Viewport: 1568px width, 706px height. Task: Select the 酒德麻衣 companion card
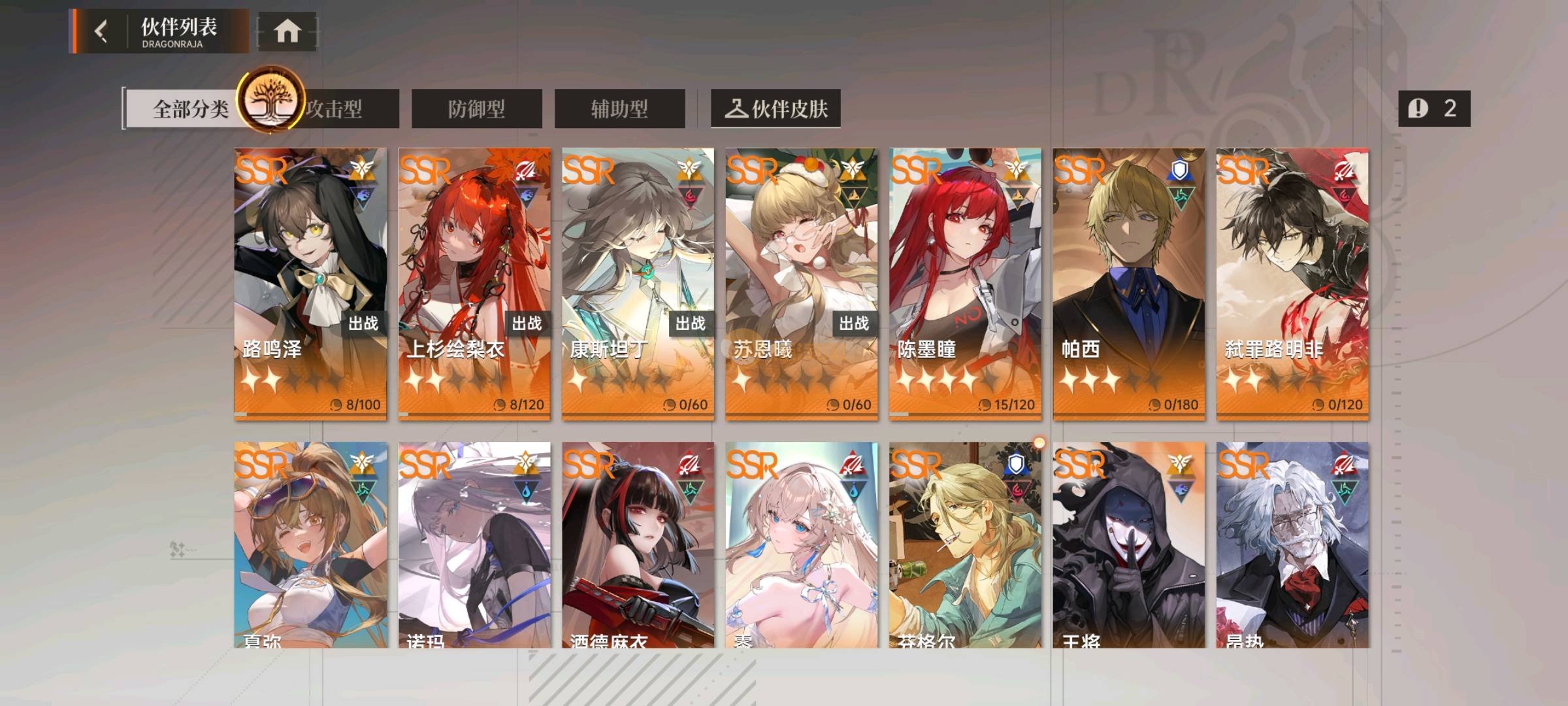(638, 546)
